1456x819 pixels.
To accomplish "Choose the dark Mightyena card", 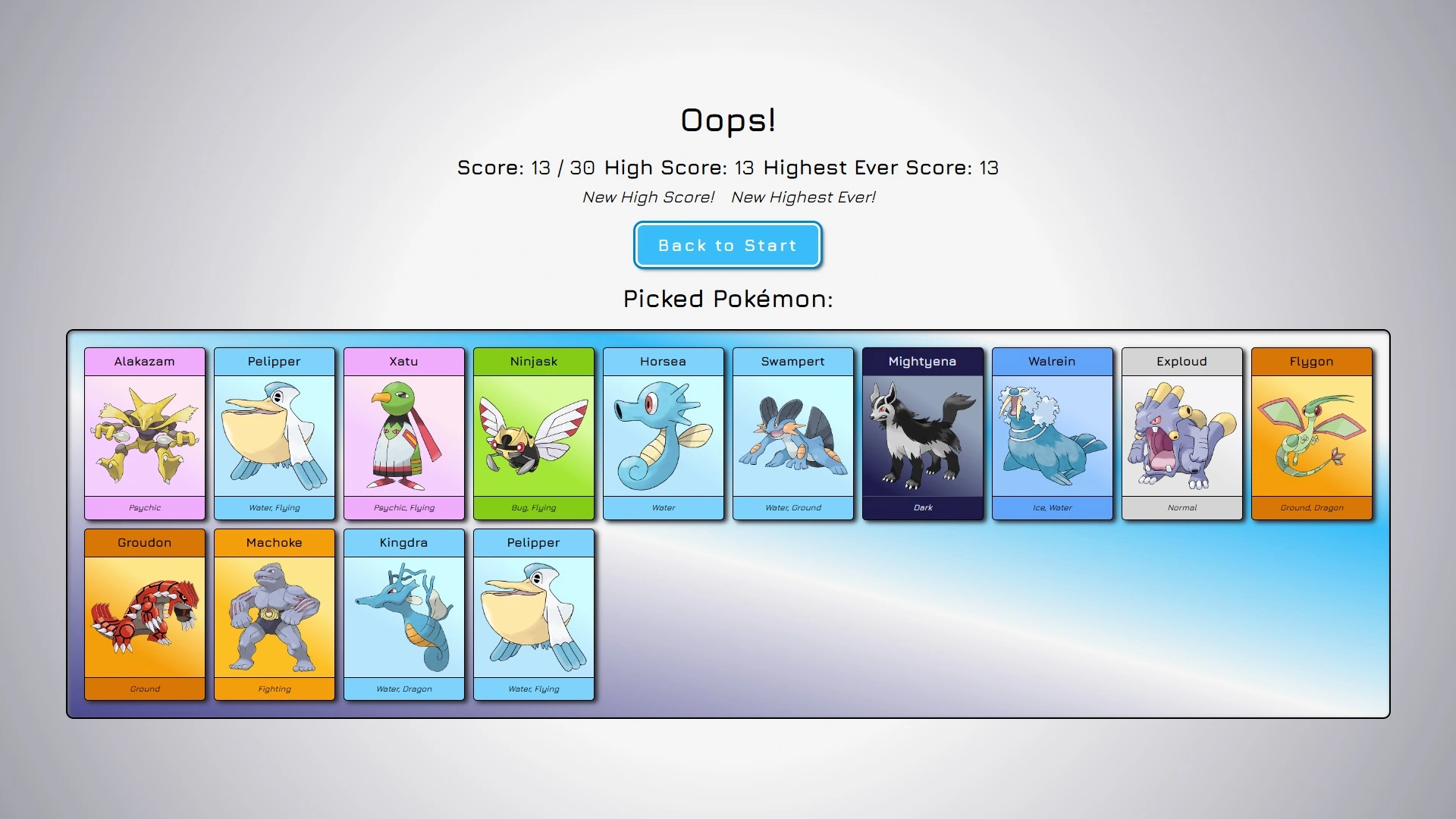I will (x=923, y=434).
